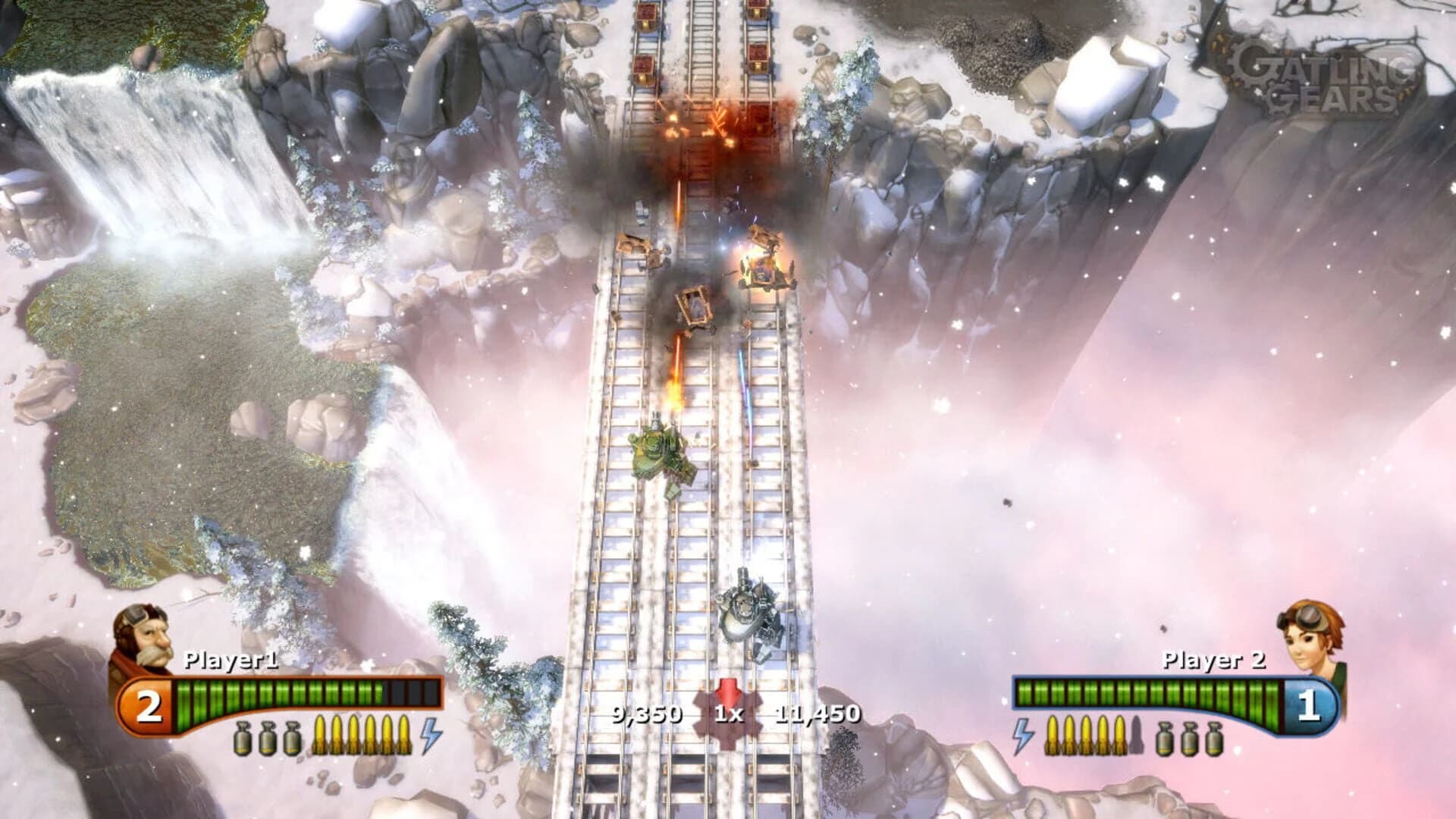Screen dimensions: 1456x819
Task: Click the last grenade icon near Player 2's bar
Action: click(1213, 737)
